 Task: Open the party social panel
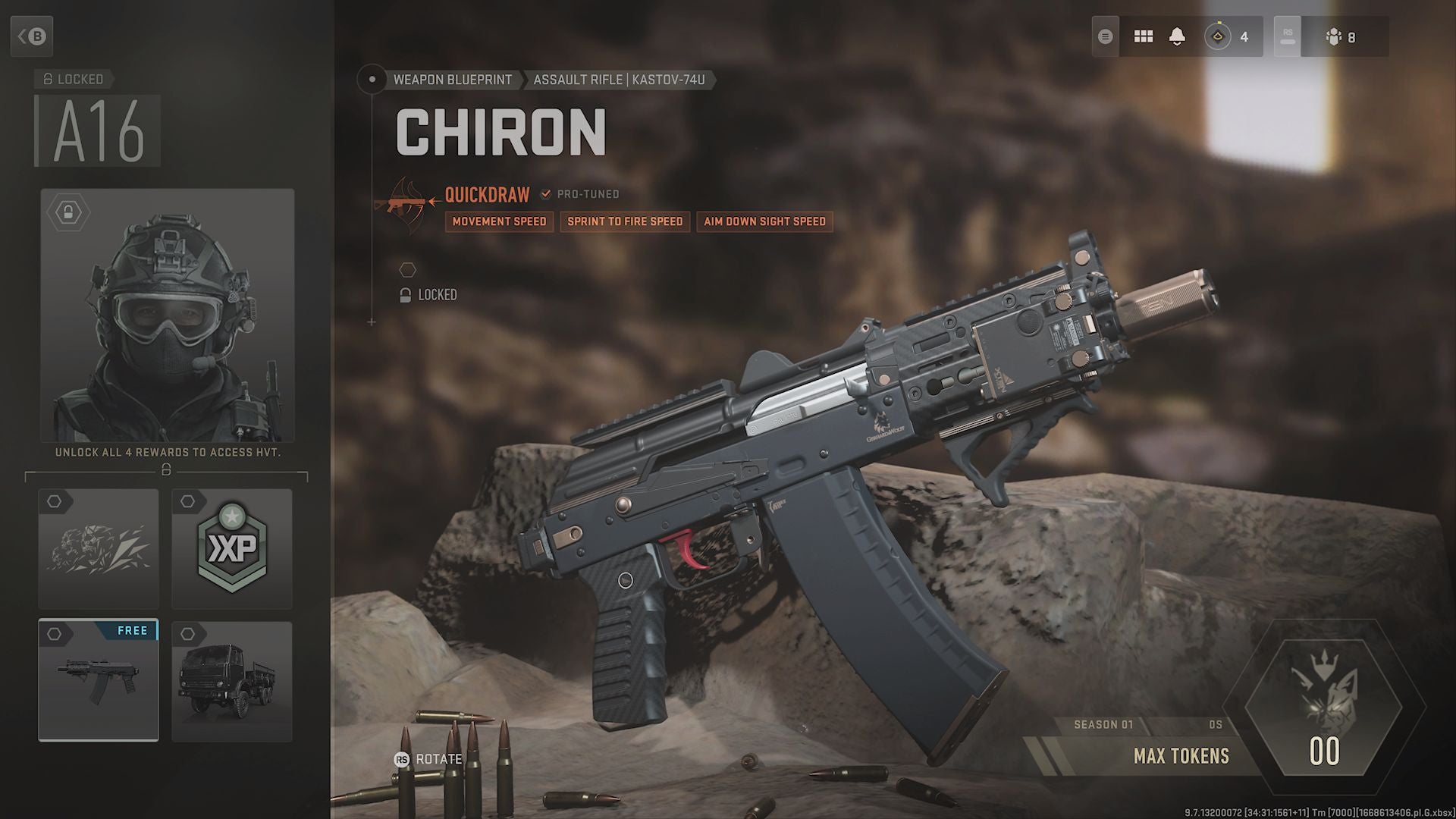1341,36
